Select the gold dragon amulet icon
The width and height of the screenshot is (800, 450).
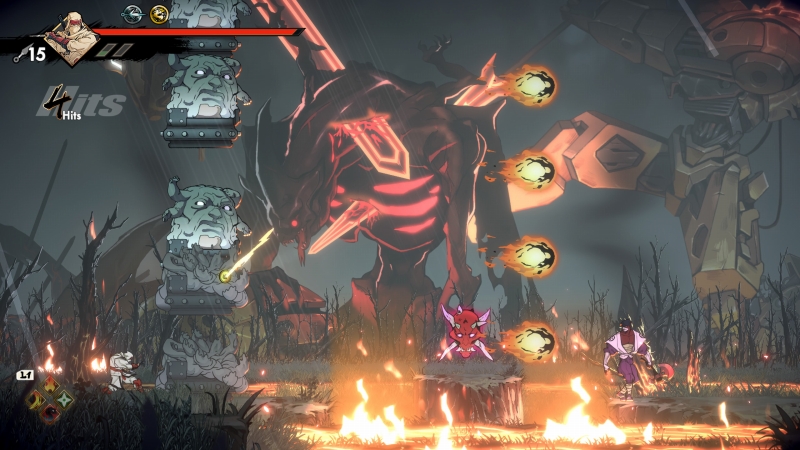coord(158,14)
